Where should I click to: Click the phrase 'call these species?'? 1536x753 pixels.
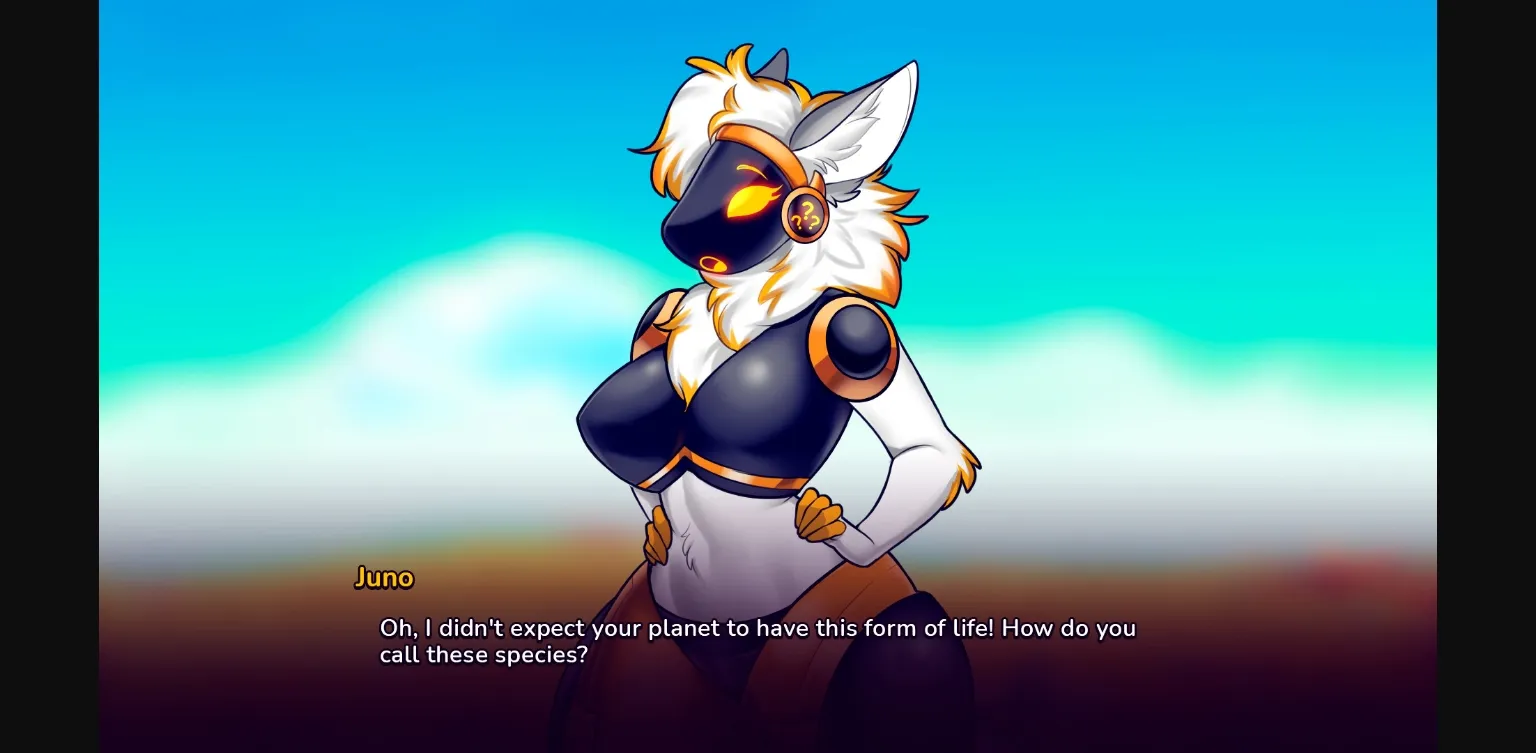click(x=483, y=655)
